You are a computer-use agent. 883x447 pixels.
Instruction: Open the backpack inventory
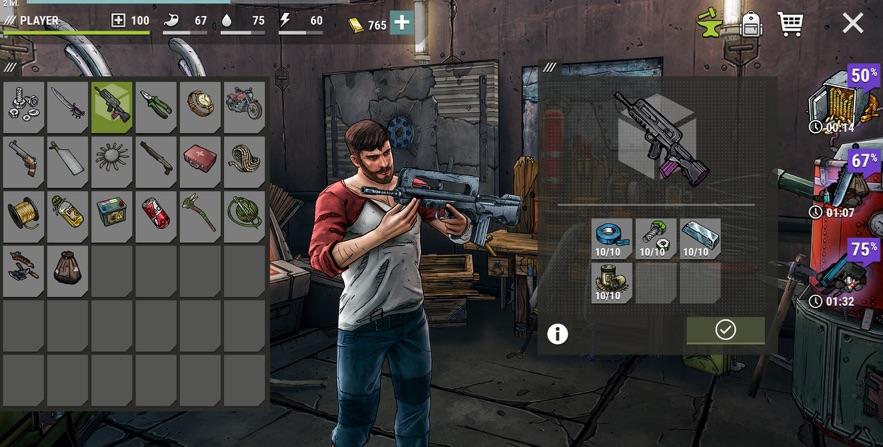pyautogui.click(x=751, y=23)
